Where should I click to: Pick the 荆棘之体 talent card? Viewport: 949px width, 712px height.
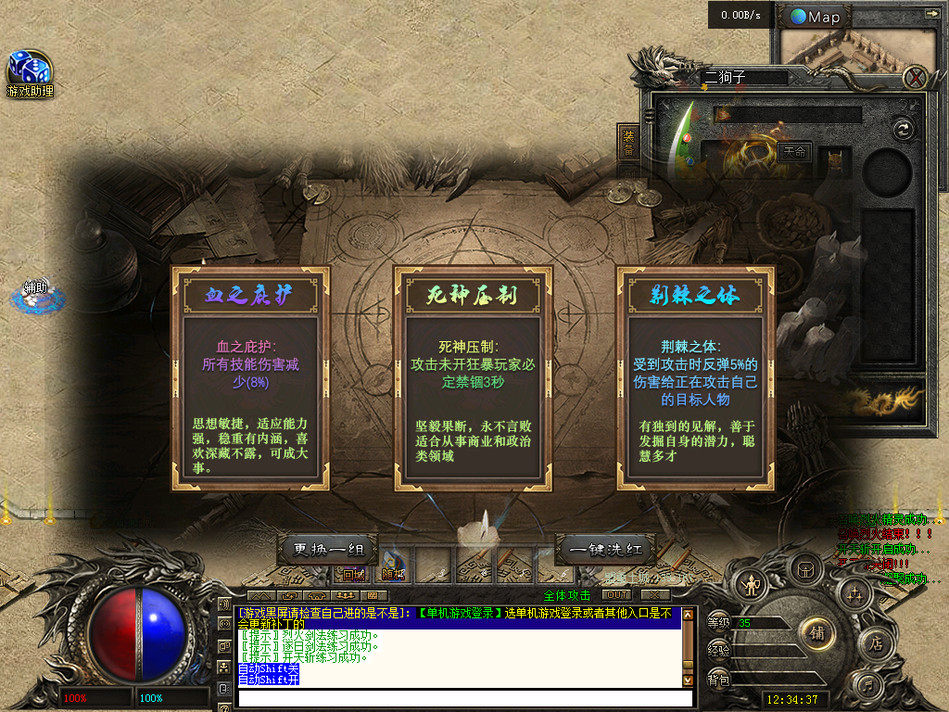(696, 378)
